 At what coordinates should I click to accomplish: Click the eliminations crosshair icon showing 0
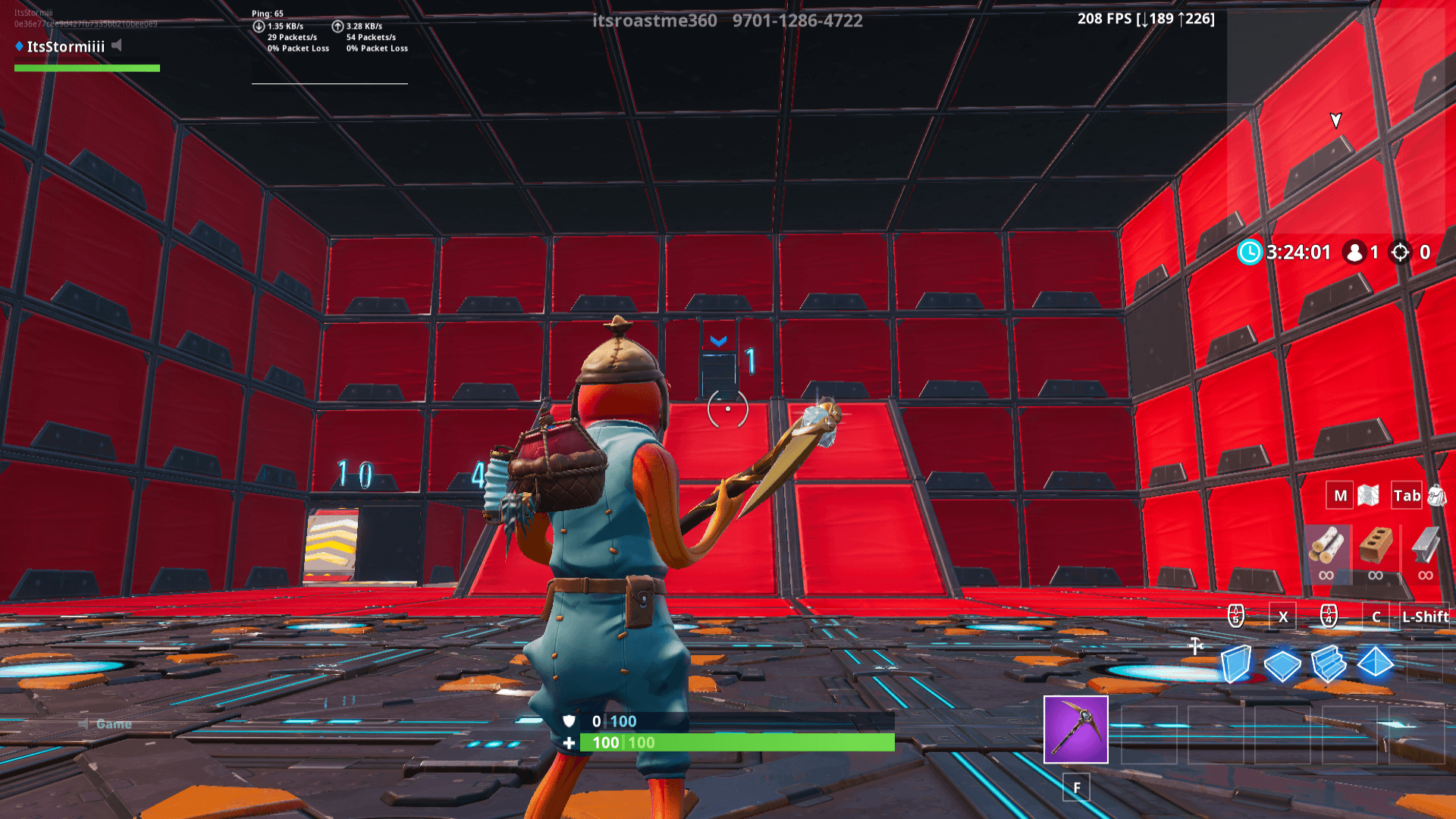point(1399,252)
